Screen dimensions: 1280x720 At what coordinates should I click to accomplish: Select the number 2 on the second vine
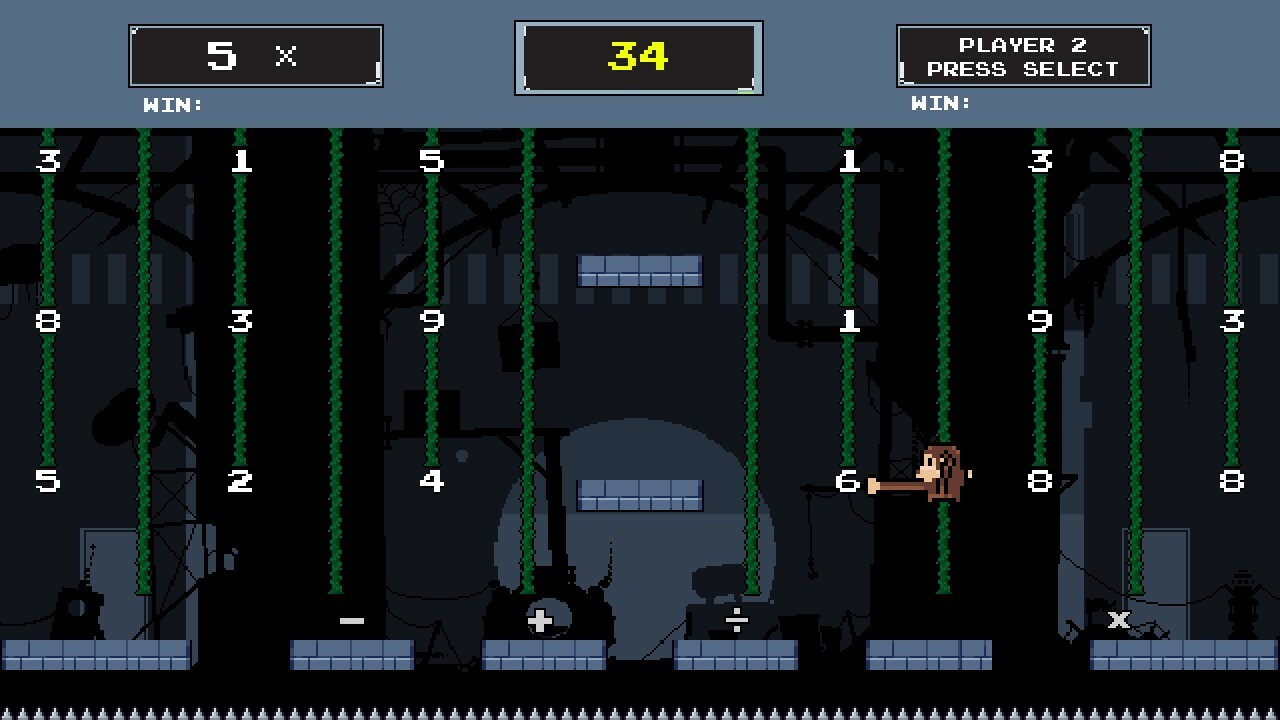(239, 481)
